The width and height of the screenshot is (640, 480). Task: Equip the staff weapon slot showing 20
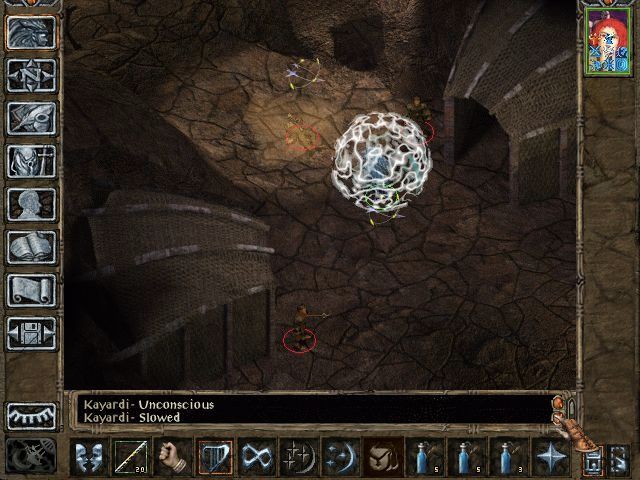(x=131, y=457)
